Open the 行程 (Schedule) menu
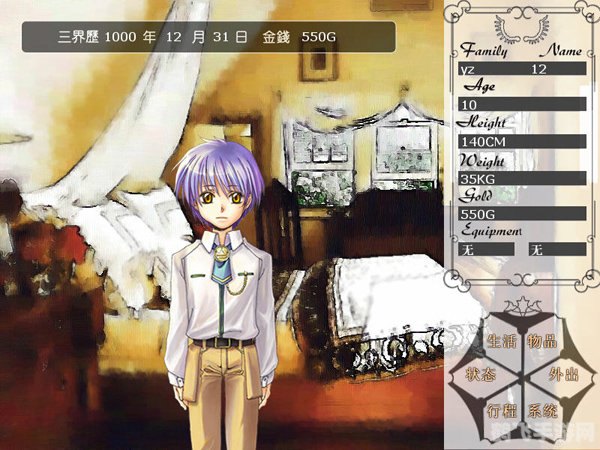The image size is (600, 450). pos(501,410)
